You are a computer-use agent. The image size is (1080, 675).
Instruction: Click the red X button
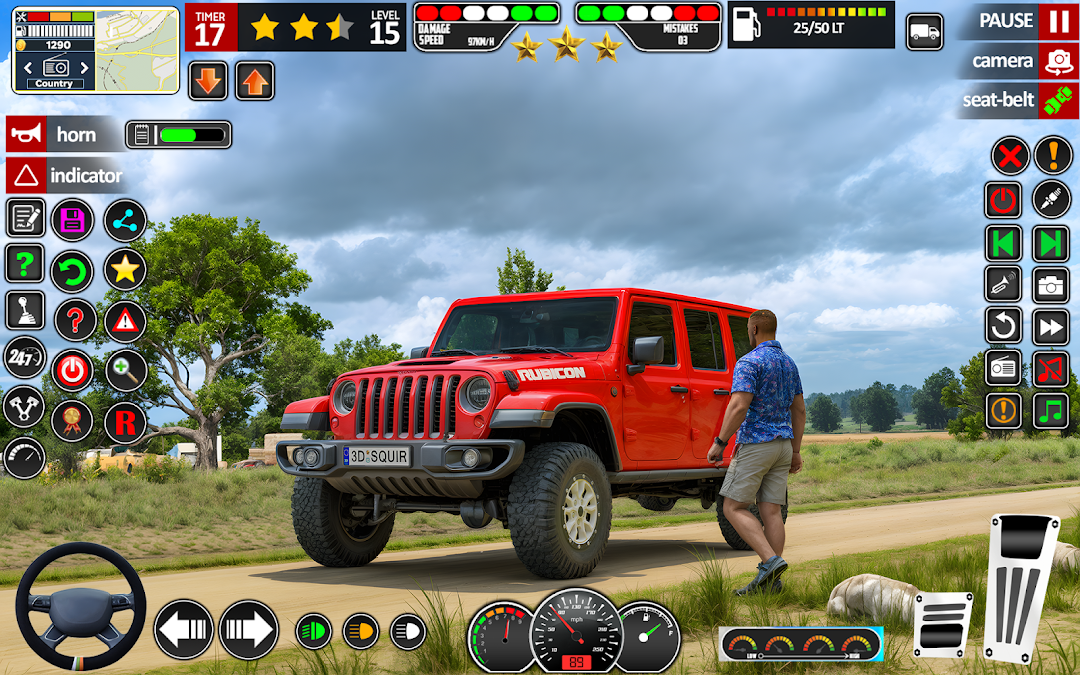[x=1010, y=156]
